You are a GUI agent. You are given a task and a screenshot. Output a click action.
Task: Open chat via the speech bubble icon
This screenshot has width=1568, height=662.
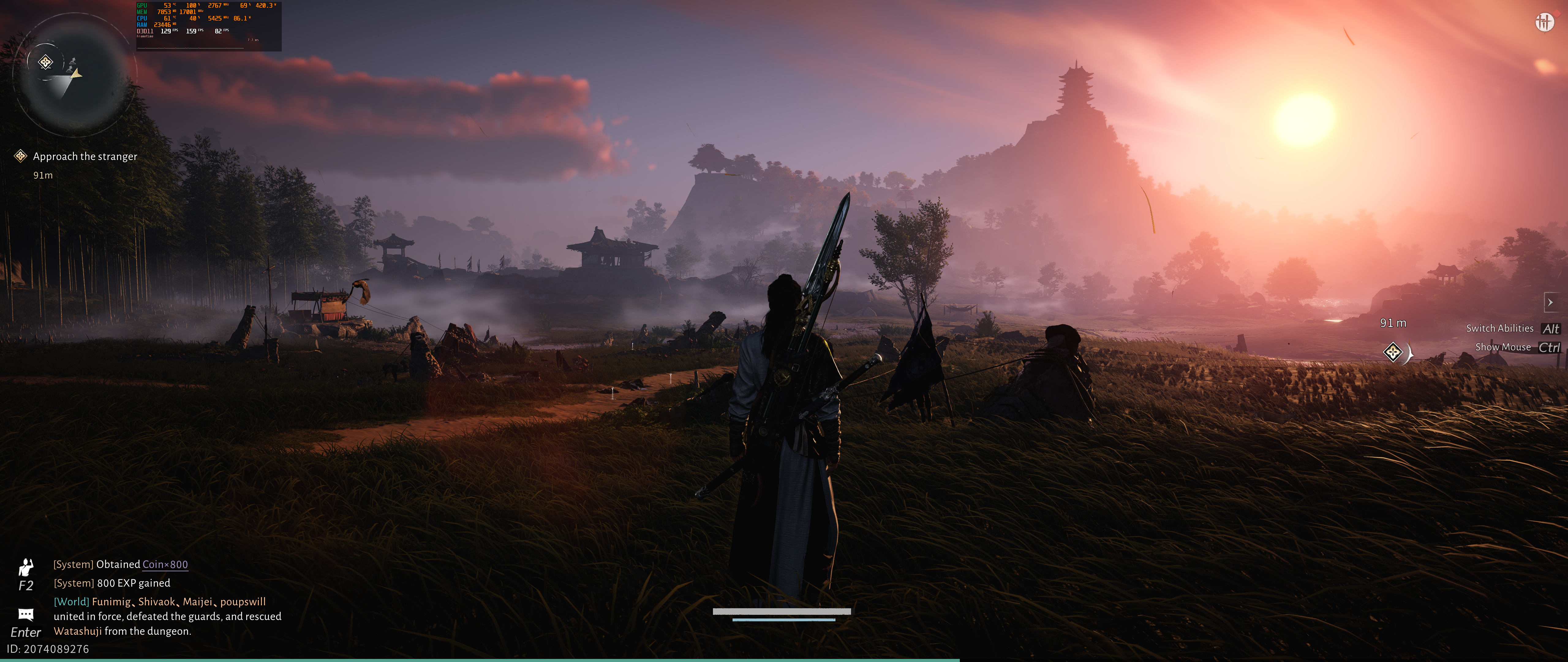click(x=25, y=614)
